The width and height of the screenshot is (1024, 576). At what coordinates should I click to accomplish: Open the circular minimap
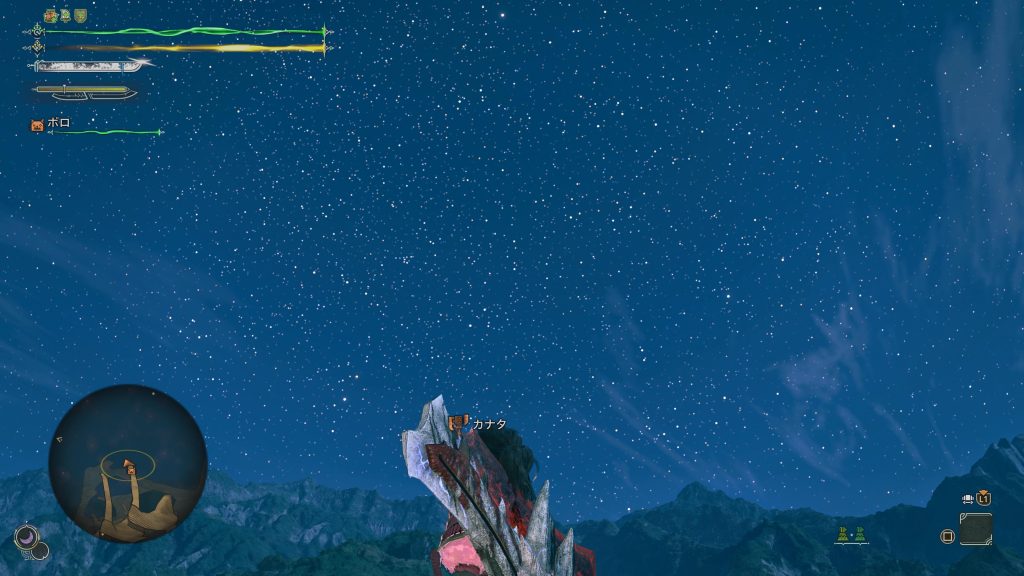(127, 463)
